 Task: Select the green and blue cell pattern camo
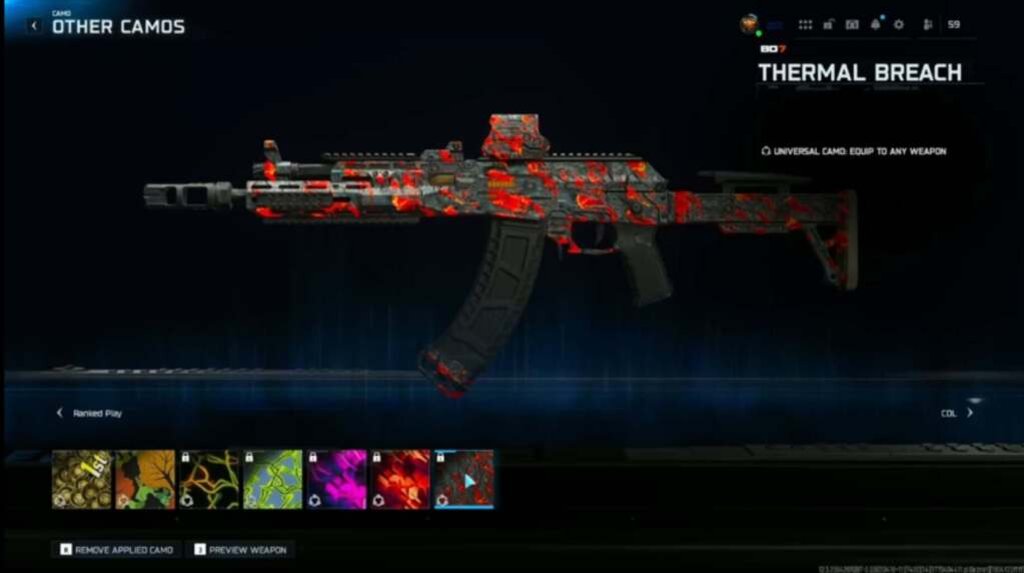click(x=273, y=479)
